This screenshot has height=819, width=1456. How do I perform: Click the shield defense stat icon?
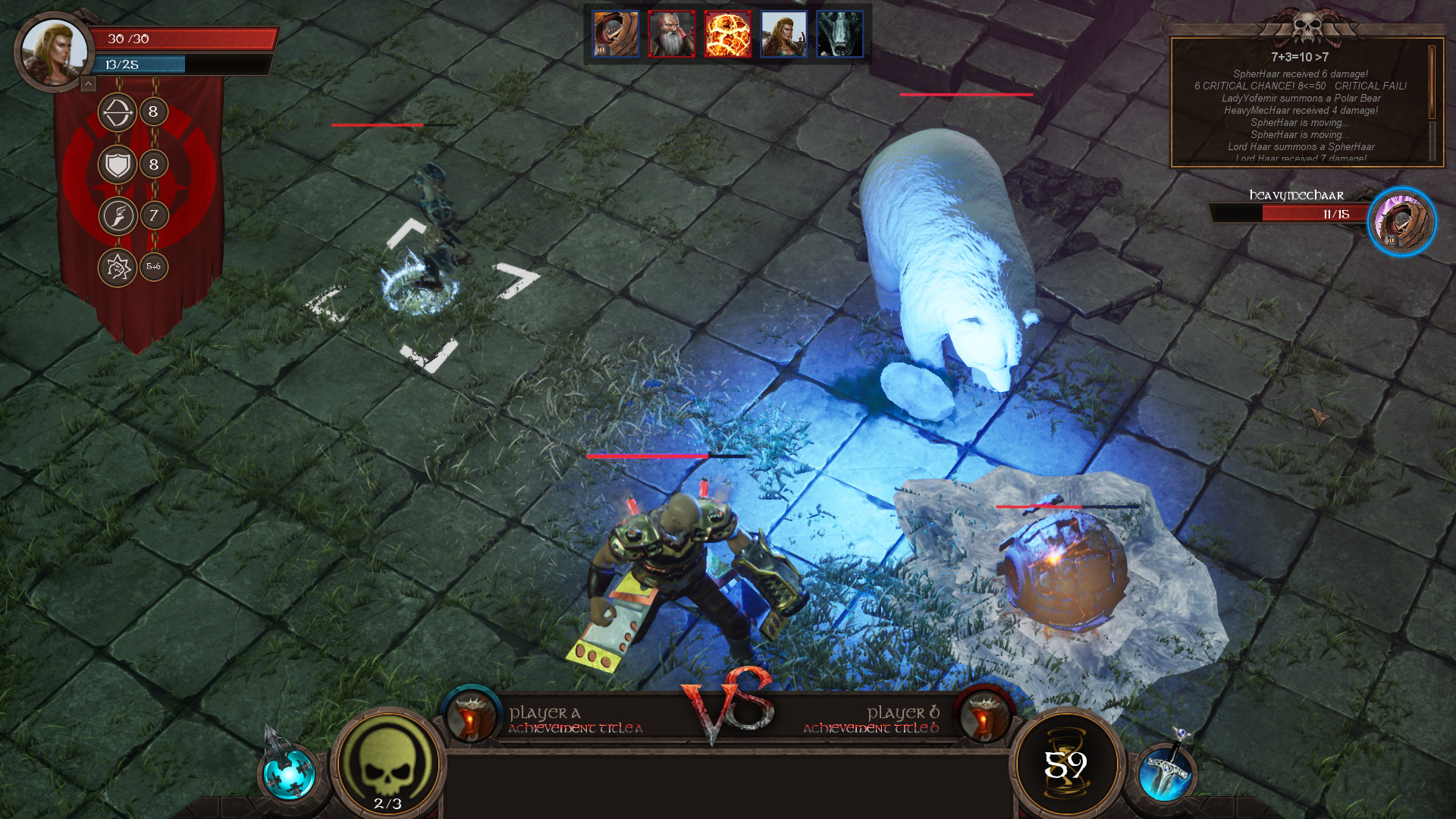(x=119, y=162)
